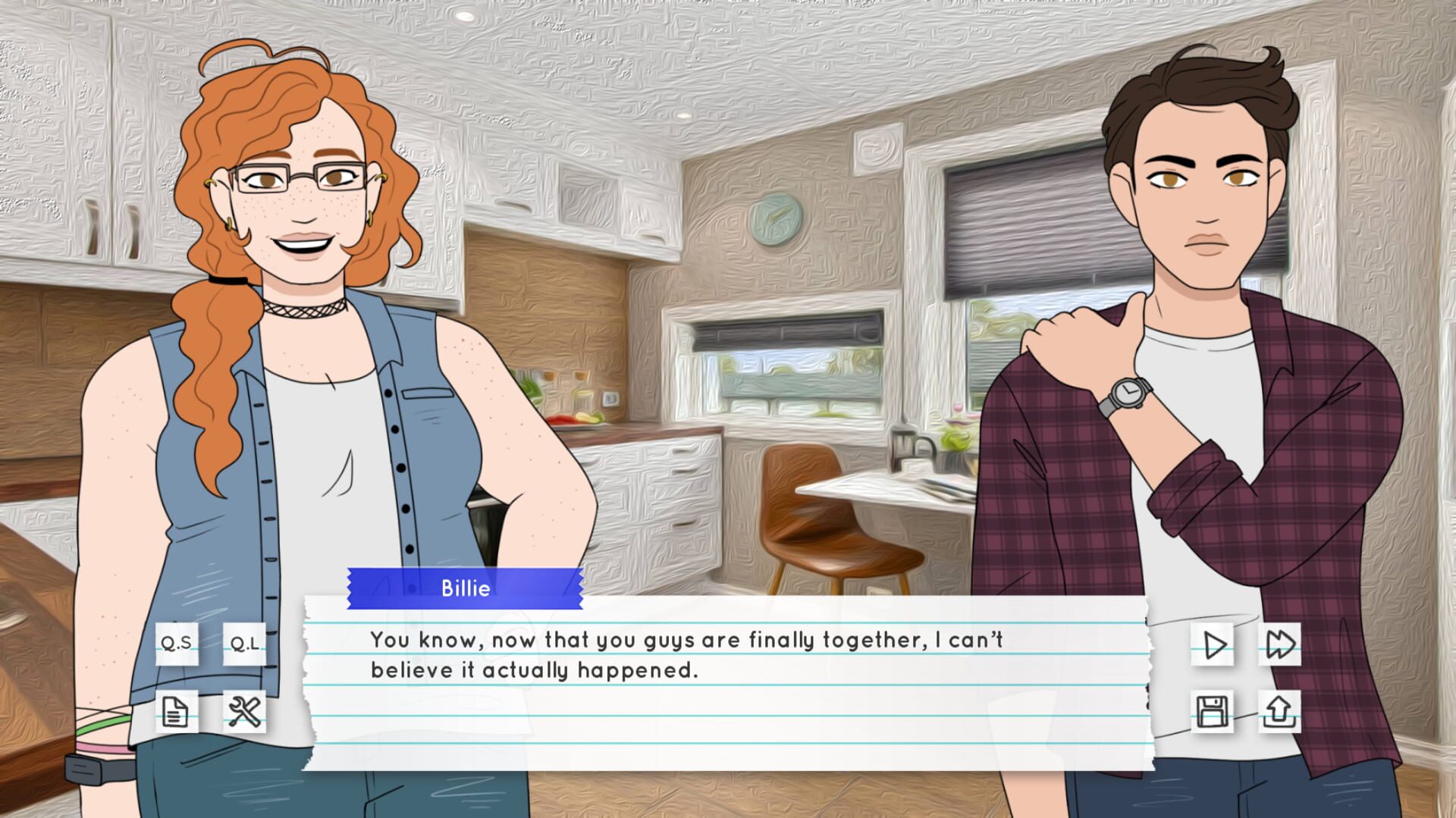Click the Billie name tag banner
This screenshot has width=1456, height=818.
[x=465, y=588]
